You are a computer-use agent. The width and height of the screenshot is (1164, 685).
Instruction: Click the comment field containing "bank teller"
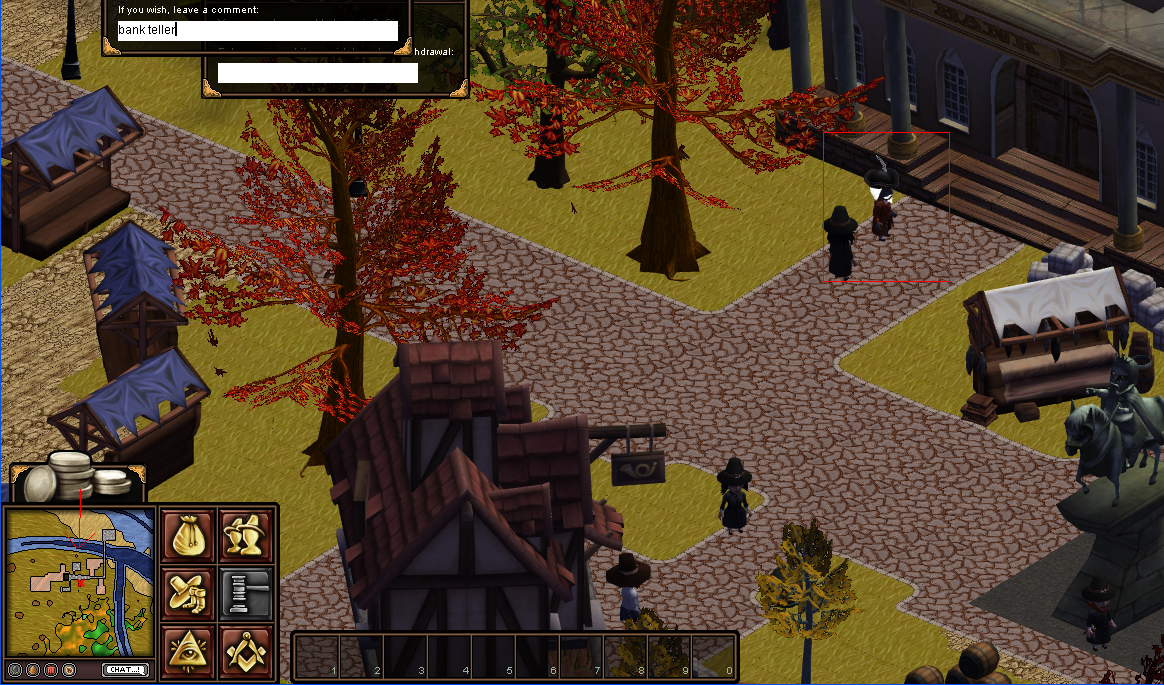point(257,31)
